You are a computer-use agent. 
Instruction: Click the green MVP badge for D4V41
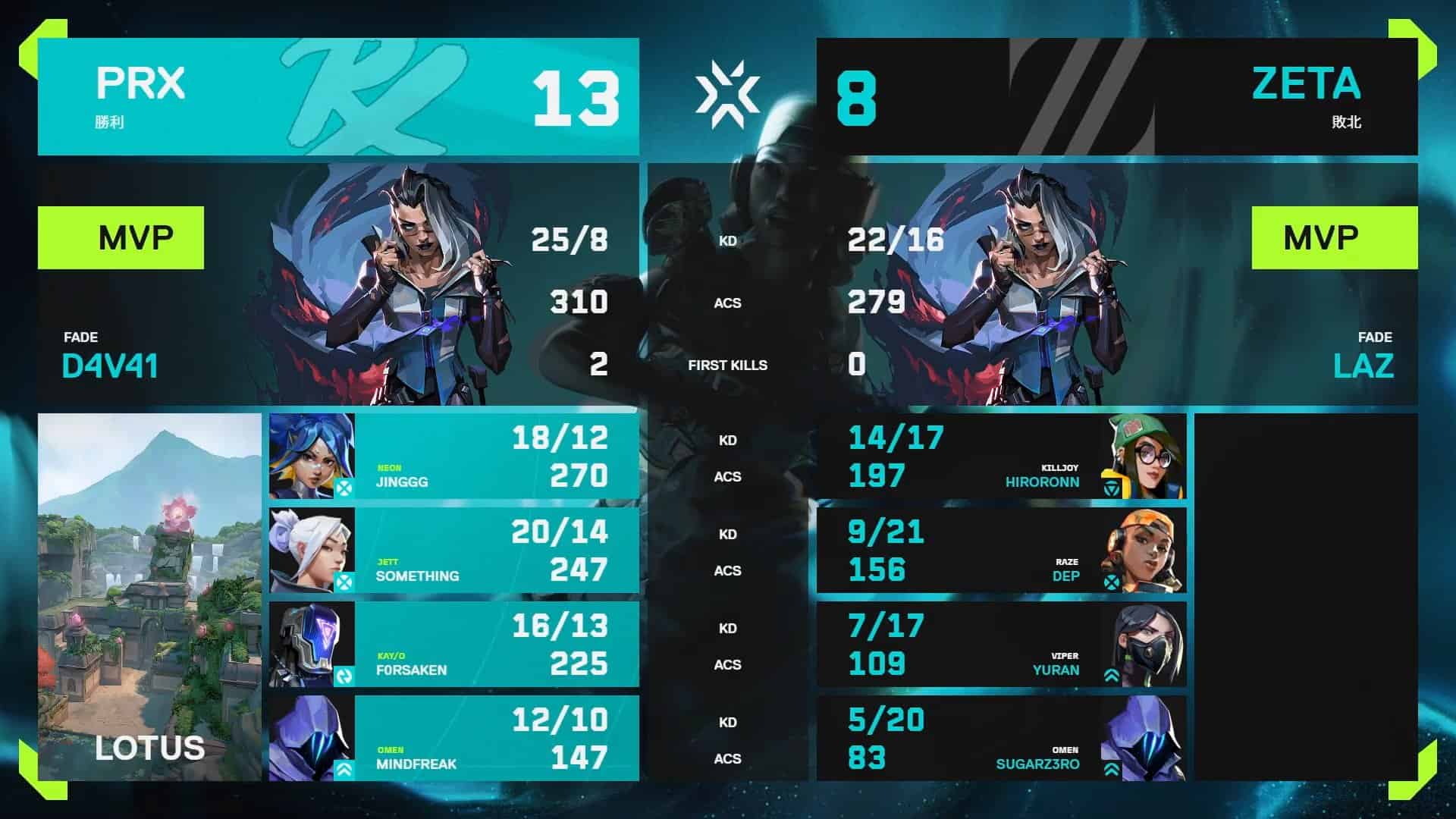tap(121, 236)
